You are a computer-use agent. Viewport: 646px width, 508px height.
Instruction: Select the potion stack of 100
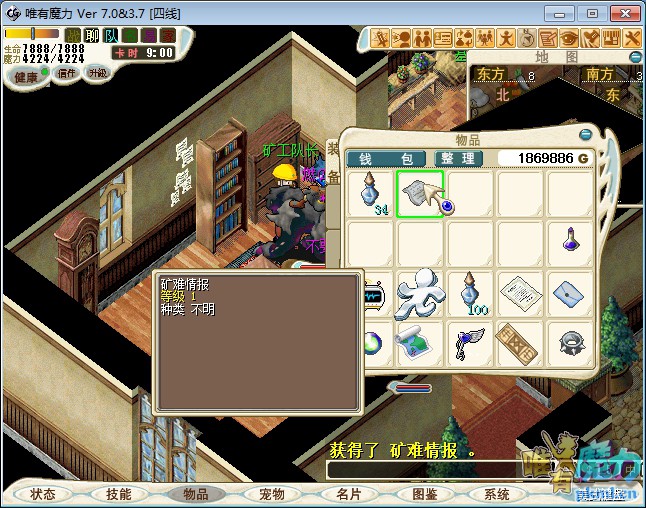tap(471, 293)
